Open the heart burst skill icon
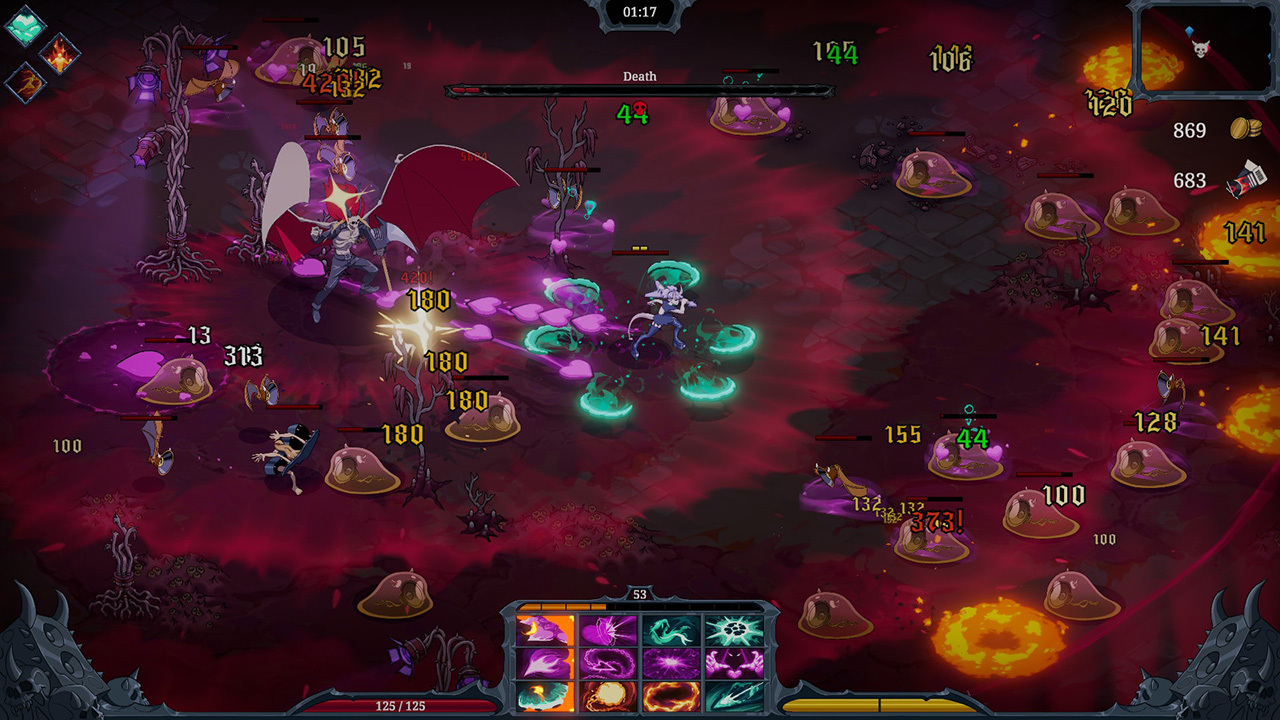Viewport: 1280px width, 720px height. (608, 629)
